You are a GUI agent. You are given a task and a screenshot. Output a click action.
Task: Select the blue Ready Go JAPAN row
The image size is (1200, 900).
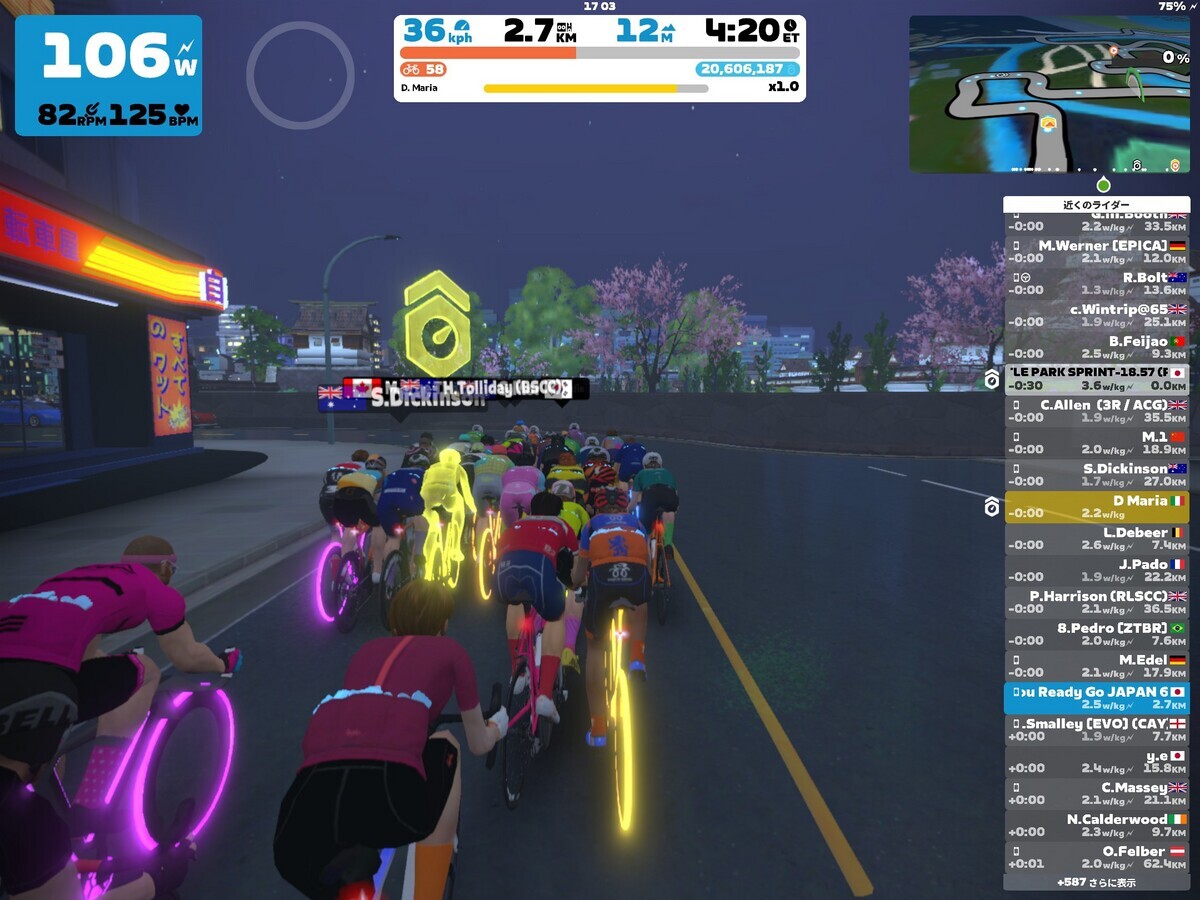(x=1096, y=698)
